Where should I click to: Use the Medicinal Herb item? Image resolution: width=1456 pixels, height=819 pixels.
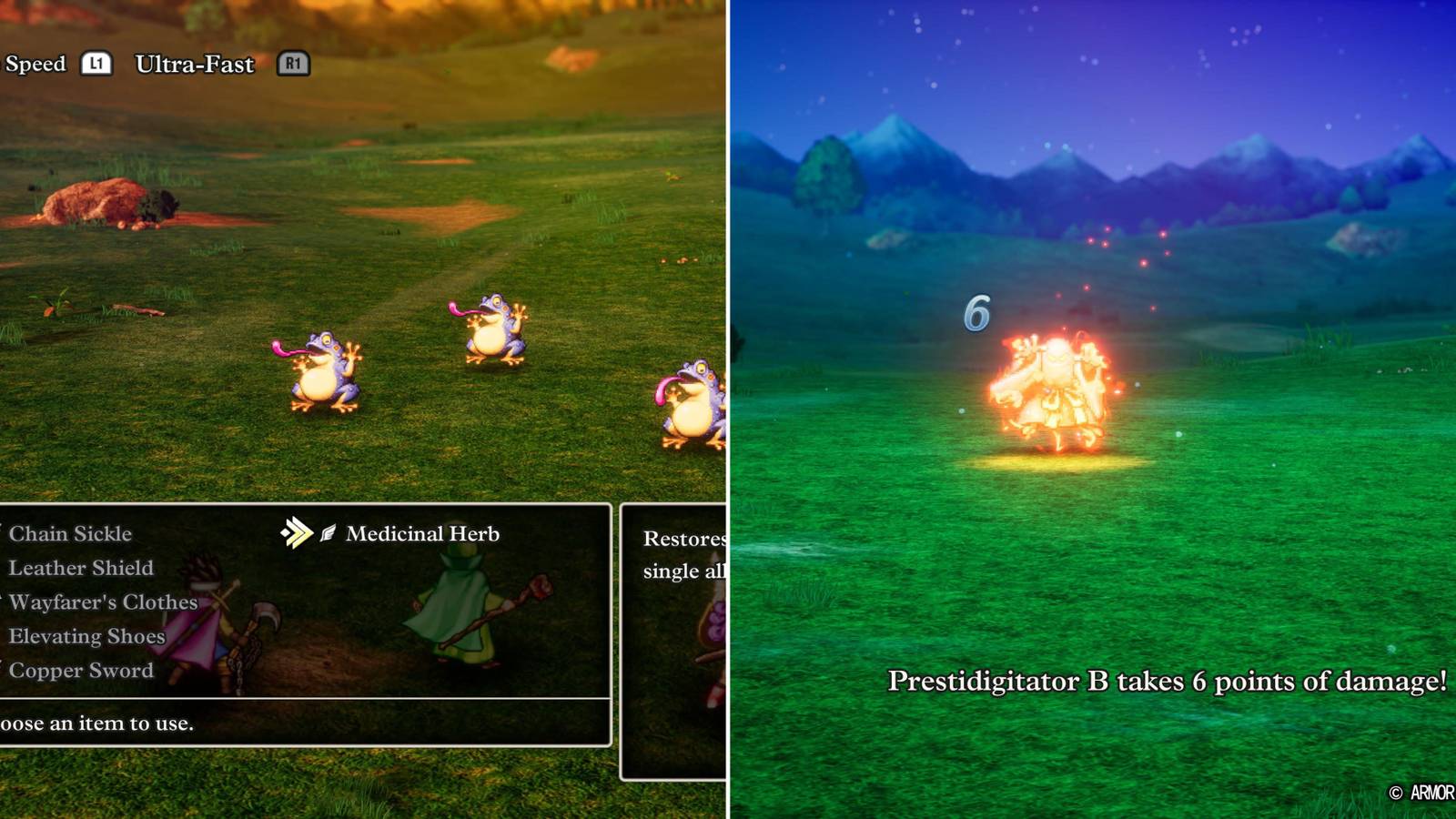pyautogui.click(x=423, y=534)
